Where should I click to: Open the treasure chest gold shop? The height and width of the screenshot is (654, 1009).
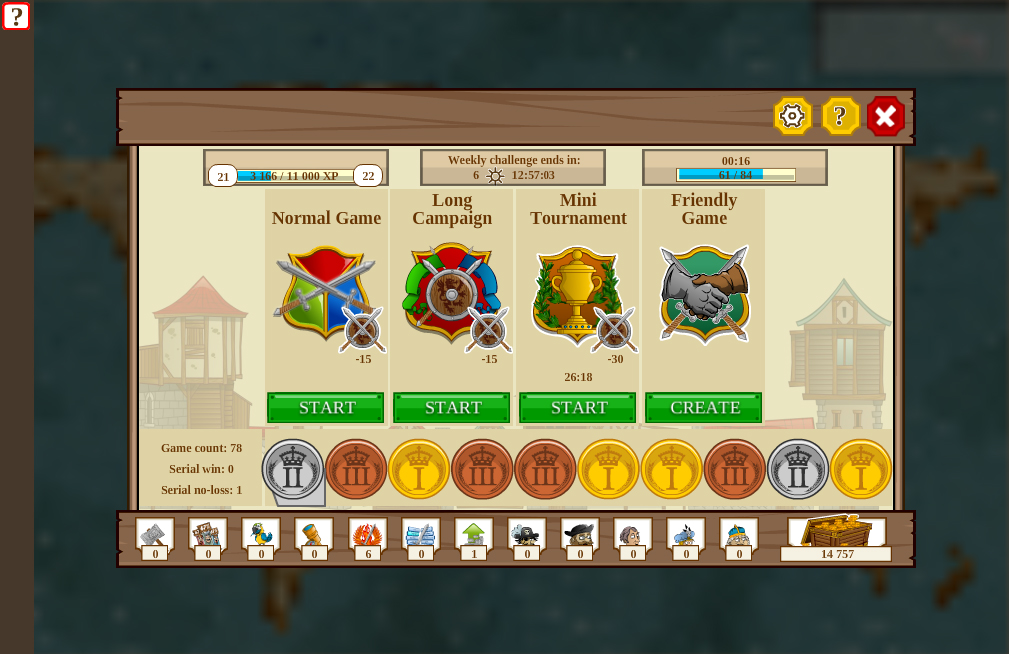(836, 533)
